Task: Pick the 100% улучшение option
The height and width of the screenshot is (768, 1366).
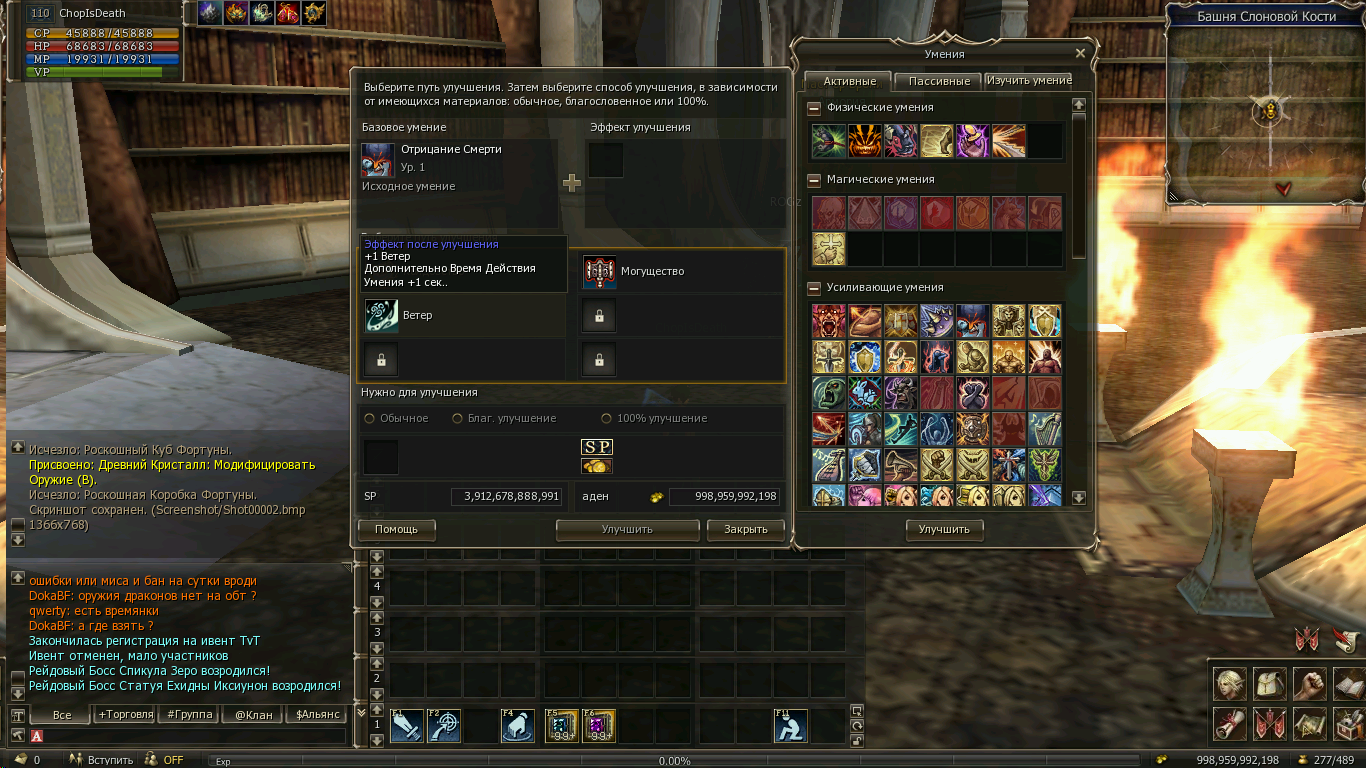Action: pos(606,418)
